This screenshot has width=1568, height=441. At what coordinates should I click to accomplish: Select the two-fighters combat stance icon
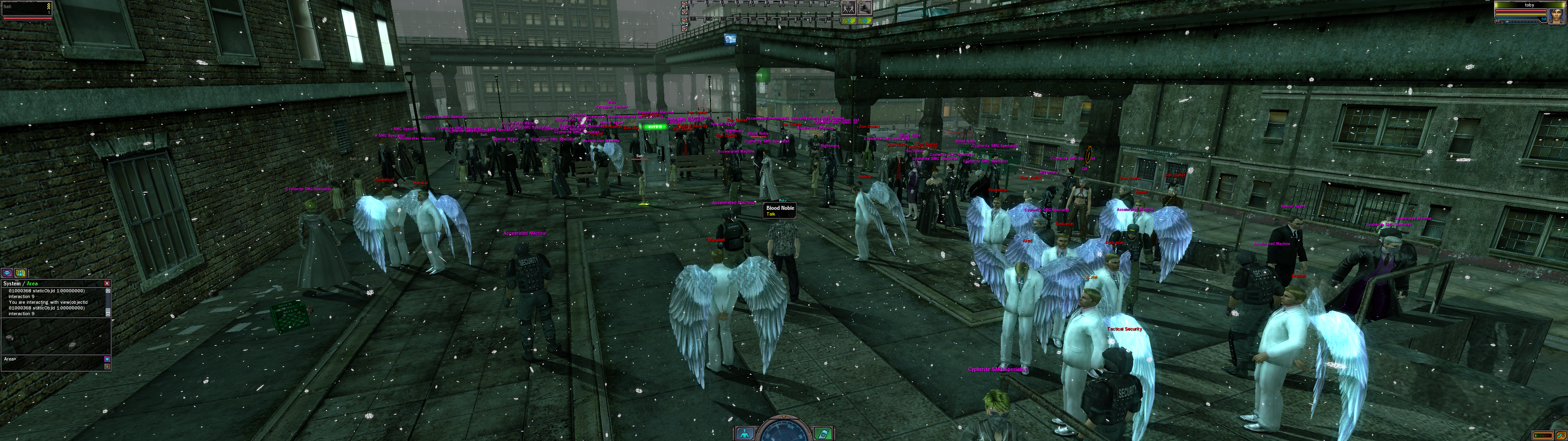pos(849,8)
